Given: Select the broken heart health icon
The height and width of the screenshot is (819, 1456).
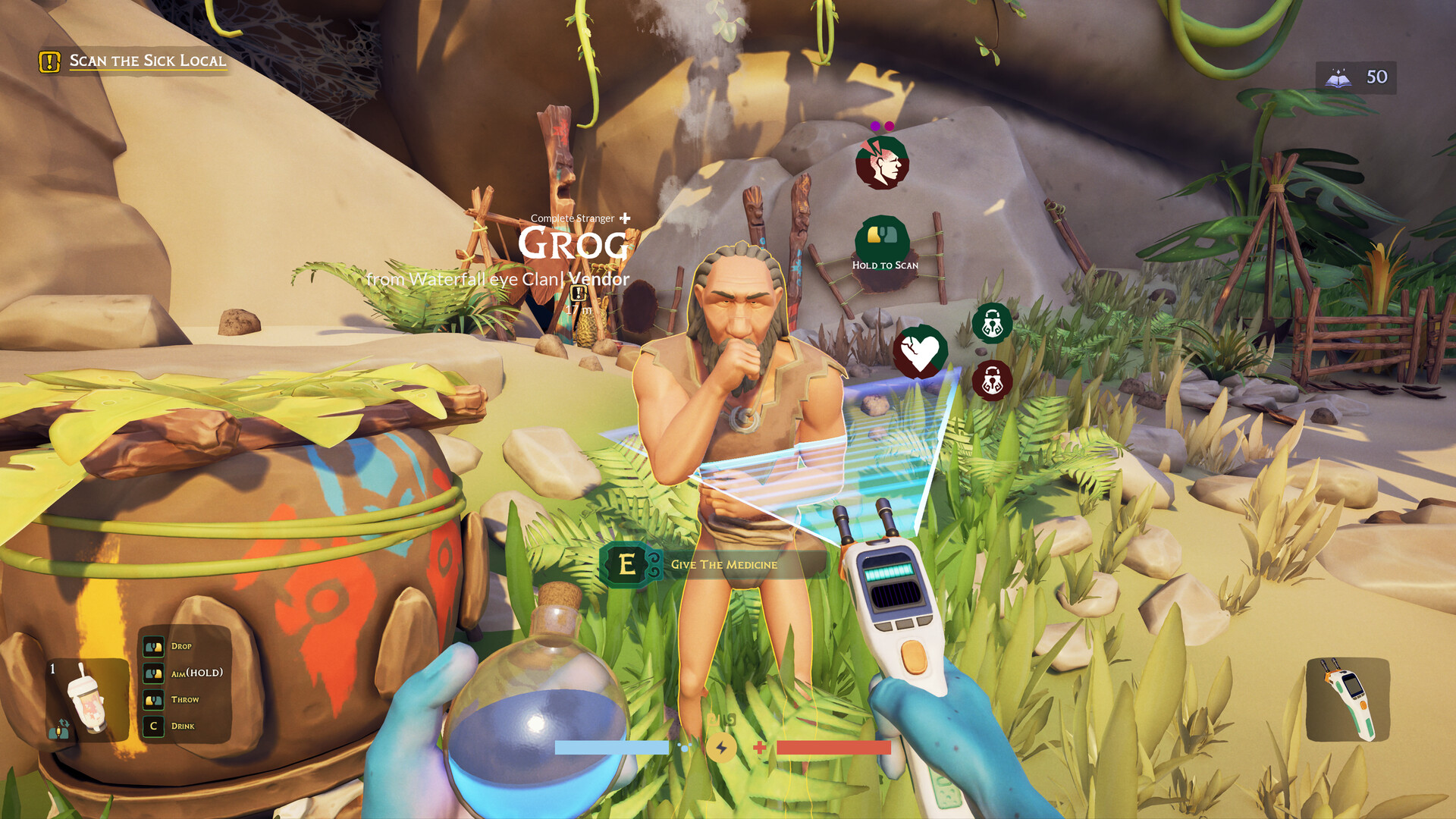Looking at the screenshot, I should pyautogui.click(x=920, y=352).
